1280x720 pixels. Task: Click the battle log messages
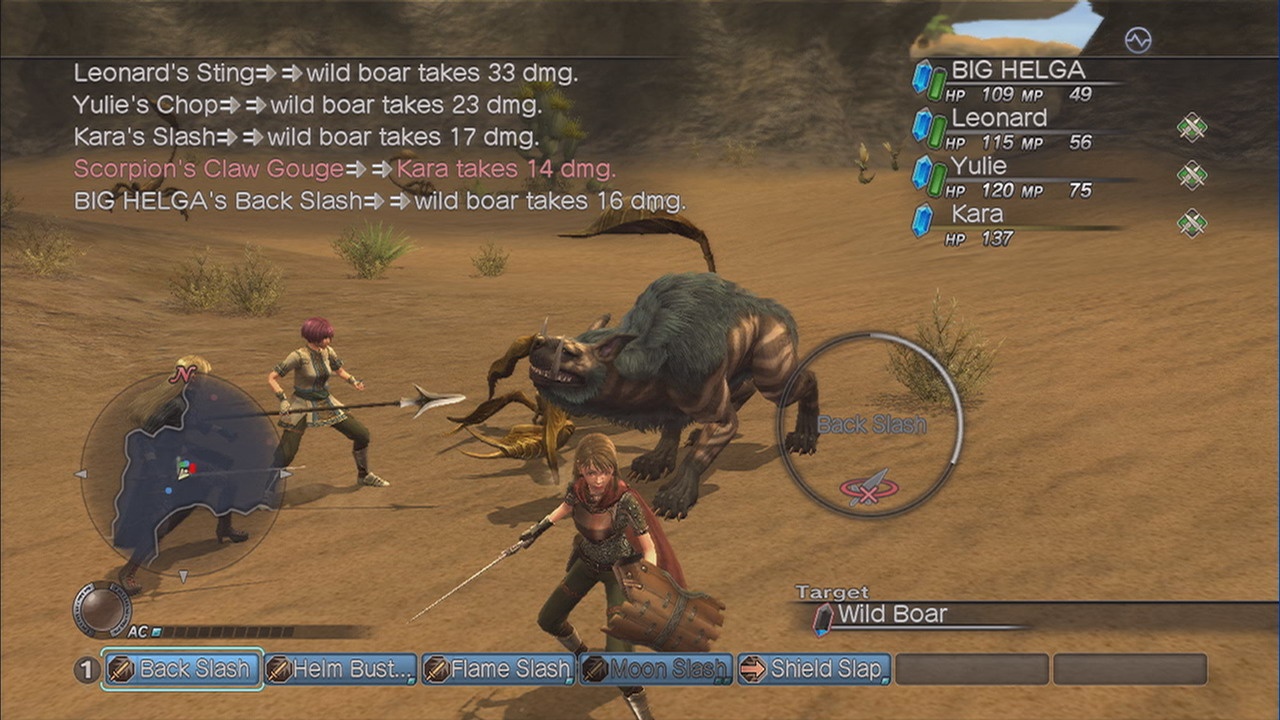click(x=378, y=137)
